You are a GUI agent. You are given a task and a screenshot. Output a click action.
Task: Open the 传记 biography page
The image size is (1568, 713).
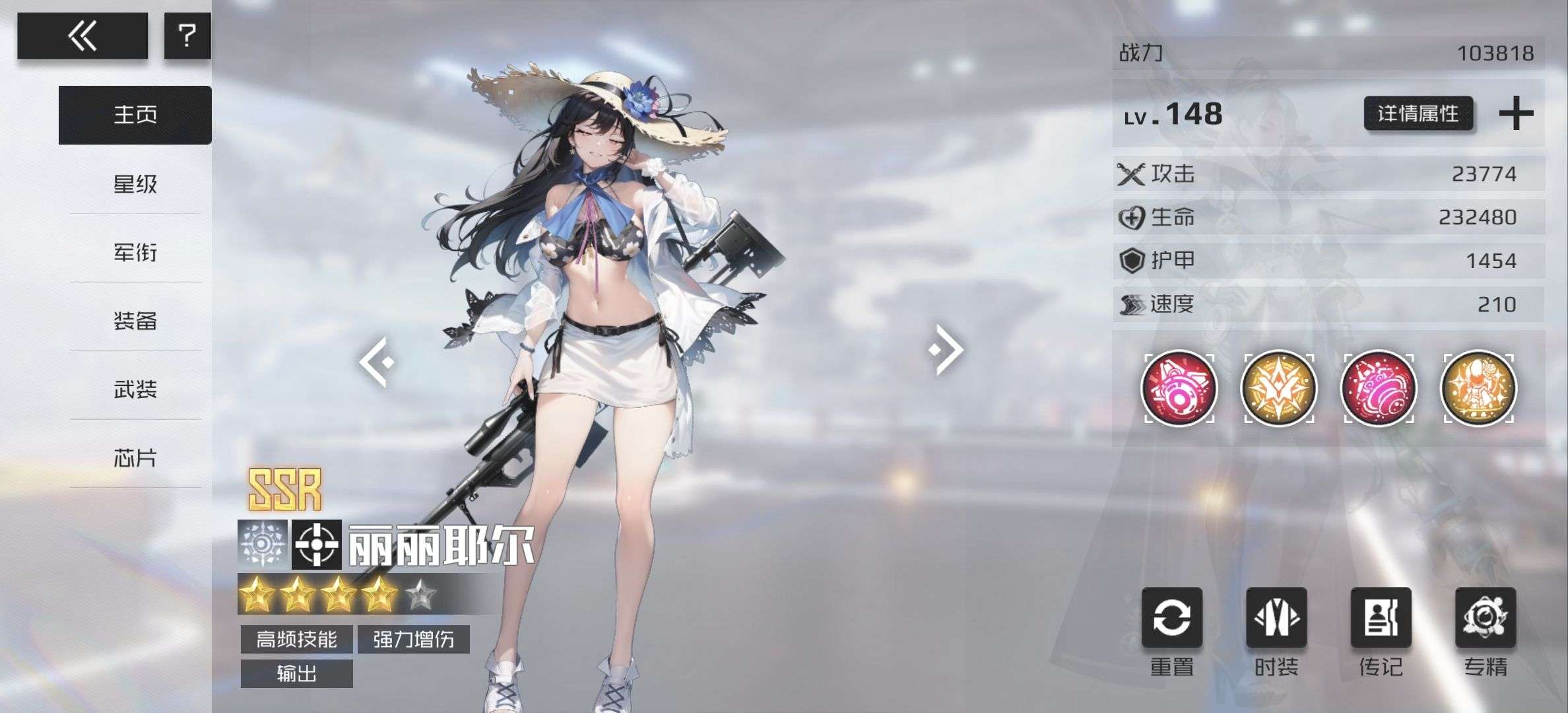tap(1381, 619)
